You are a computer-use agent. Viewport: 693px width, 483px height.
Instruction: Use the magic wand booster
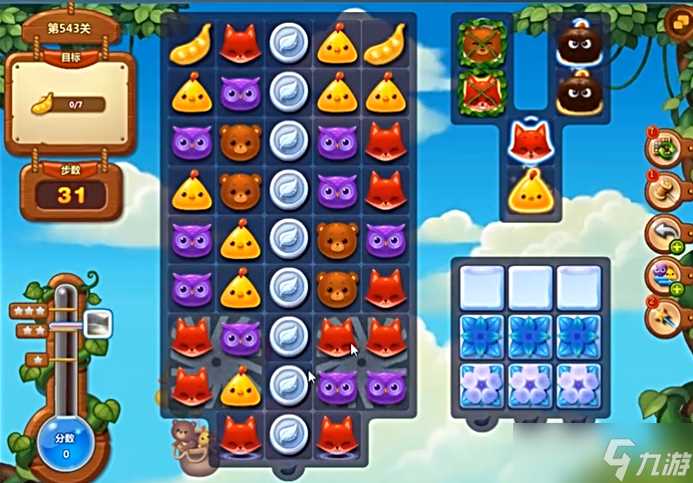point(664,314)
